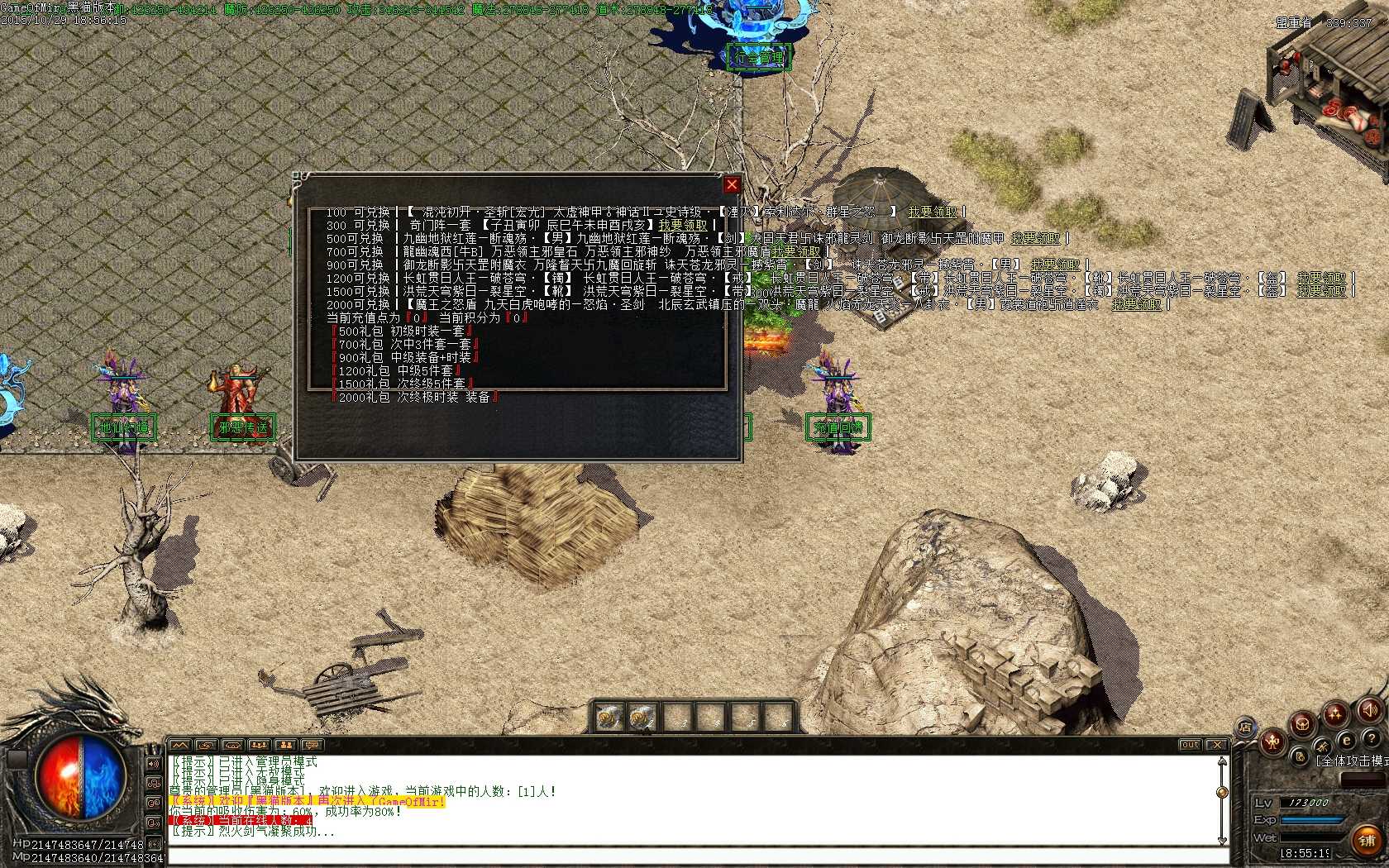Click the '?' help icon bottom right
The height and width of the screenshot is (868, 1389).
[1371, 740]
